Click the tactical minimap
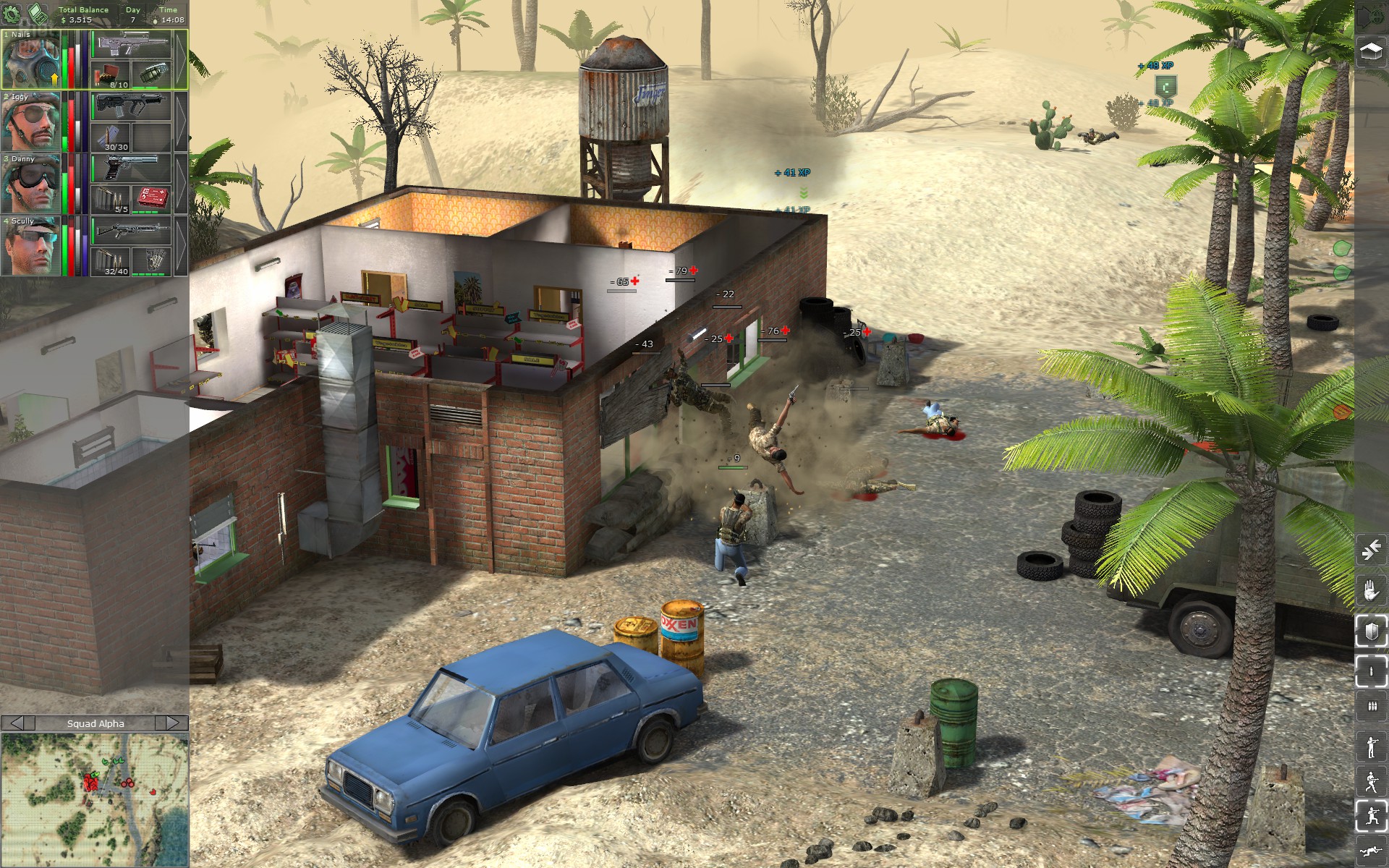This screenshot has height=868, width=1389. [95, 799]
